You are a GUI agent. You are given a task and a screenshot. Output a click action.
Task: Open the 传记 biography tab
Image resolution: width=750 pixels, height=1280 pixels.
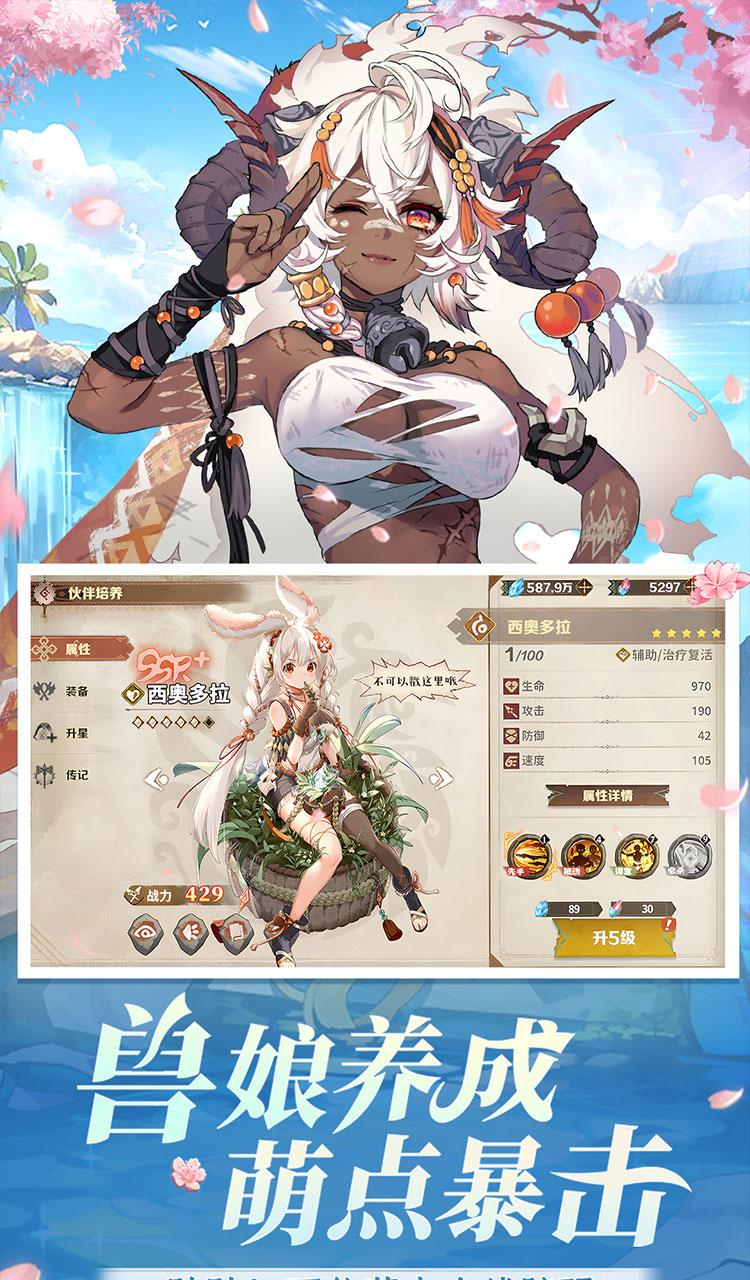[x=77, y=773]
